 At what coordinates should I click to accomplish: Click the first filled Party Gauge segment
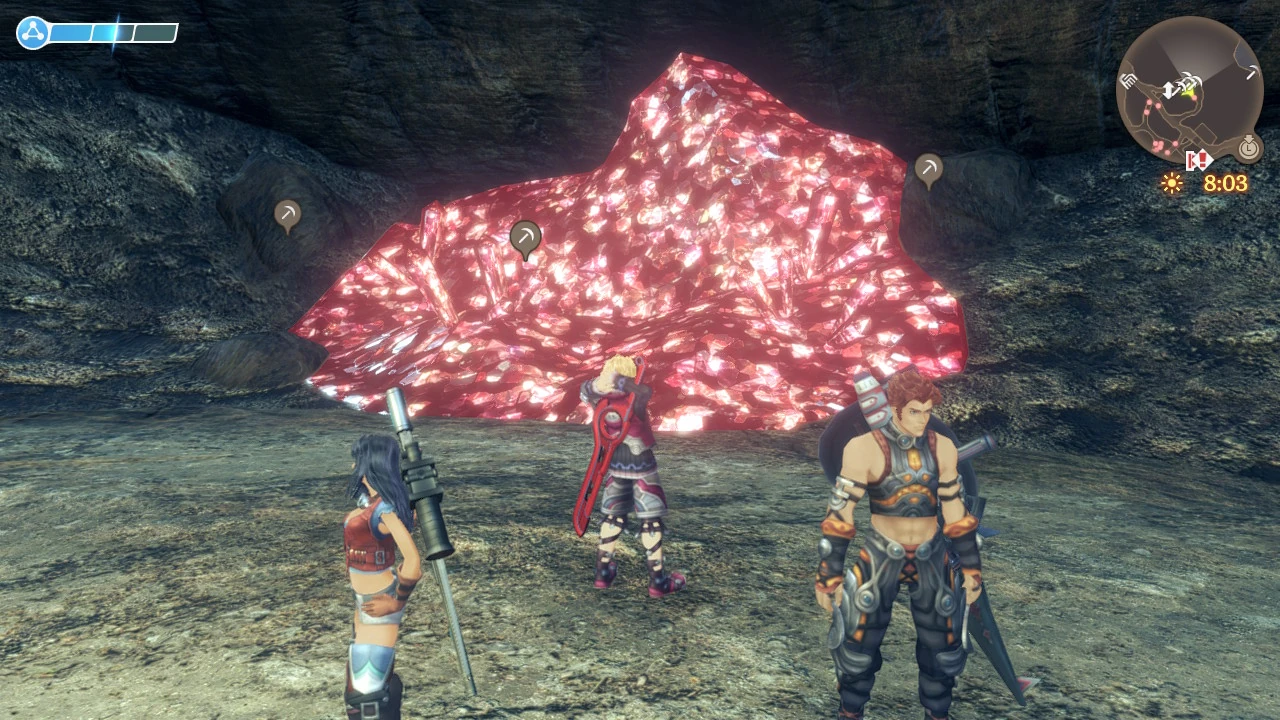(x=71, y=32)
